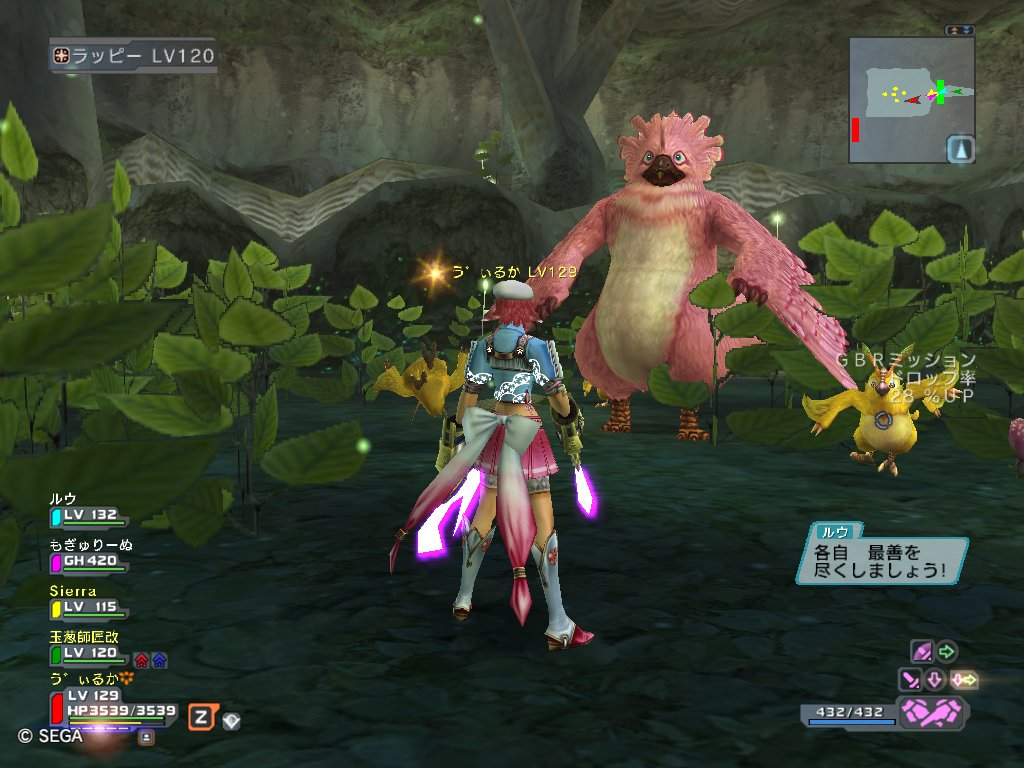Activate the upper pink blade photon art
This screenshot has width=1024, height=768.
click(922, 652)
